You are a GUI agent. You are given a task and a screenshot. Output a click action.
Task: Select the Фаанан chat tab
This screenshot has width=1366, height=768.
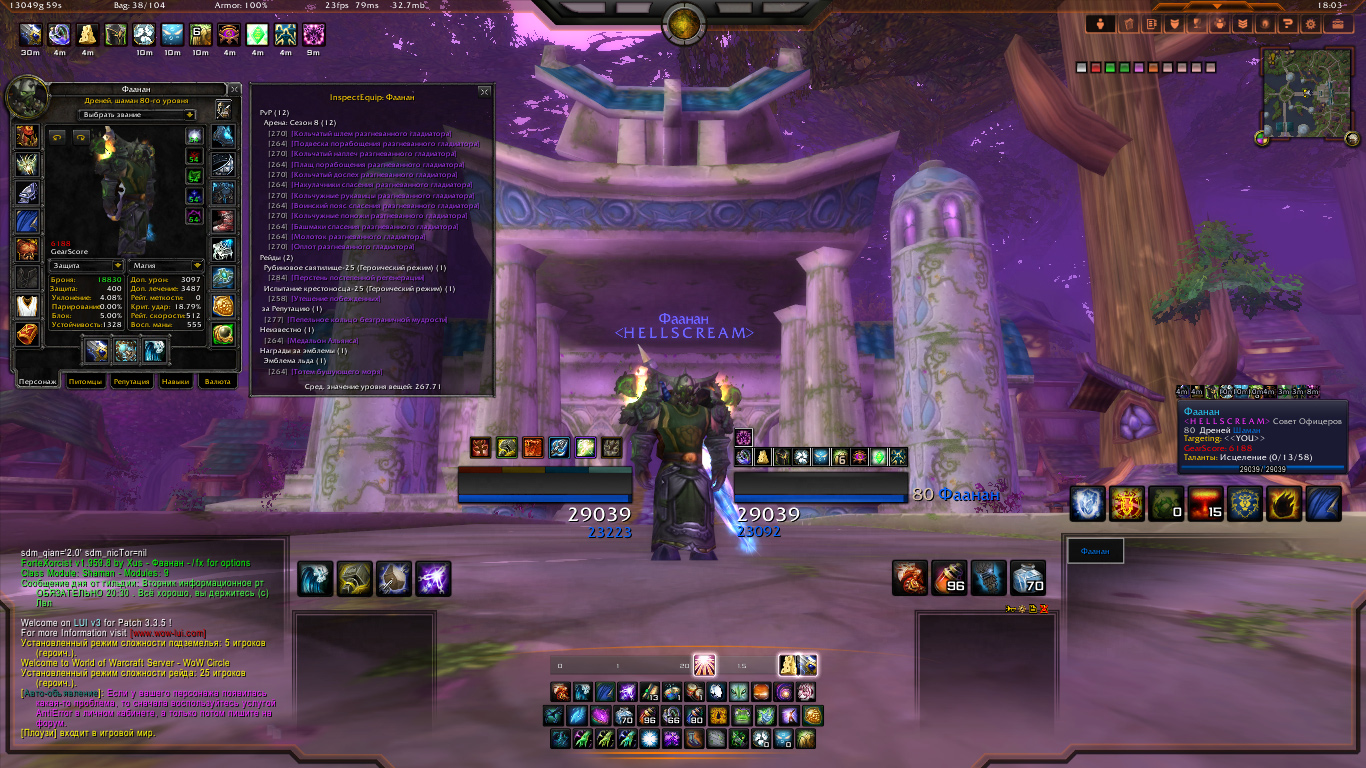point(1095,551)
